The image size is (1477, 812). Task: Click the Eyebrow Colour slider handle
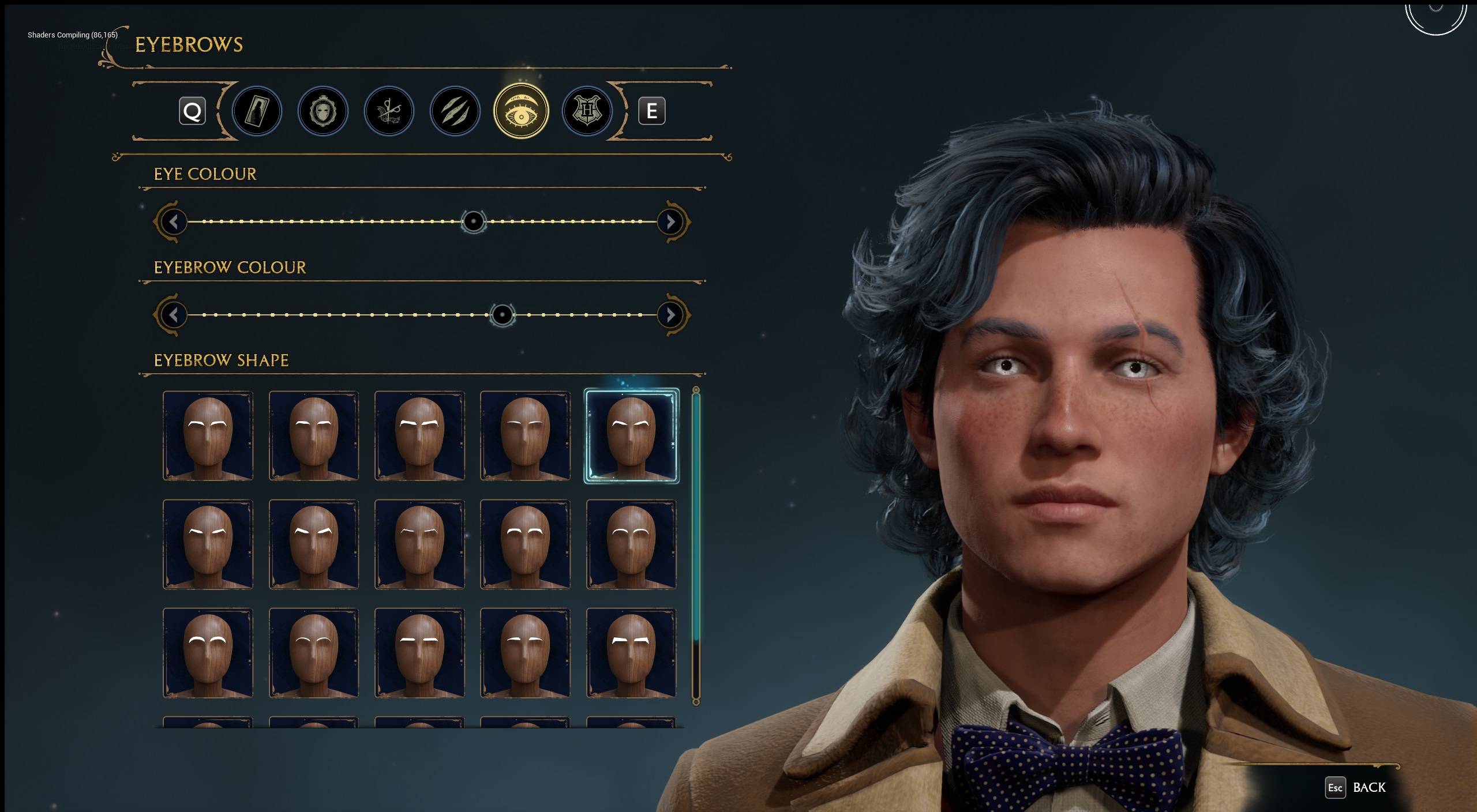(x=503, y=315)
